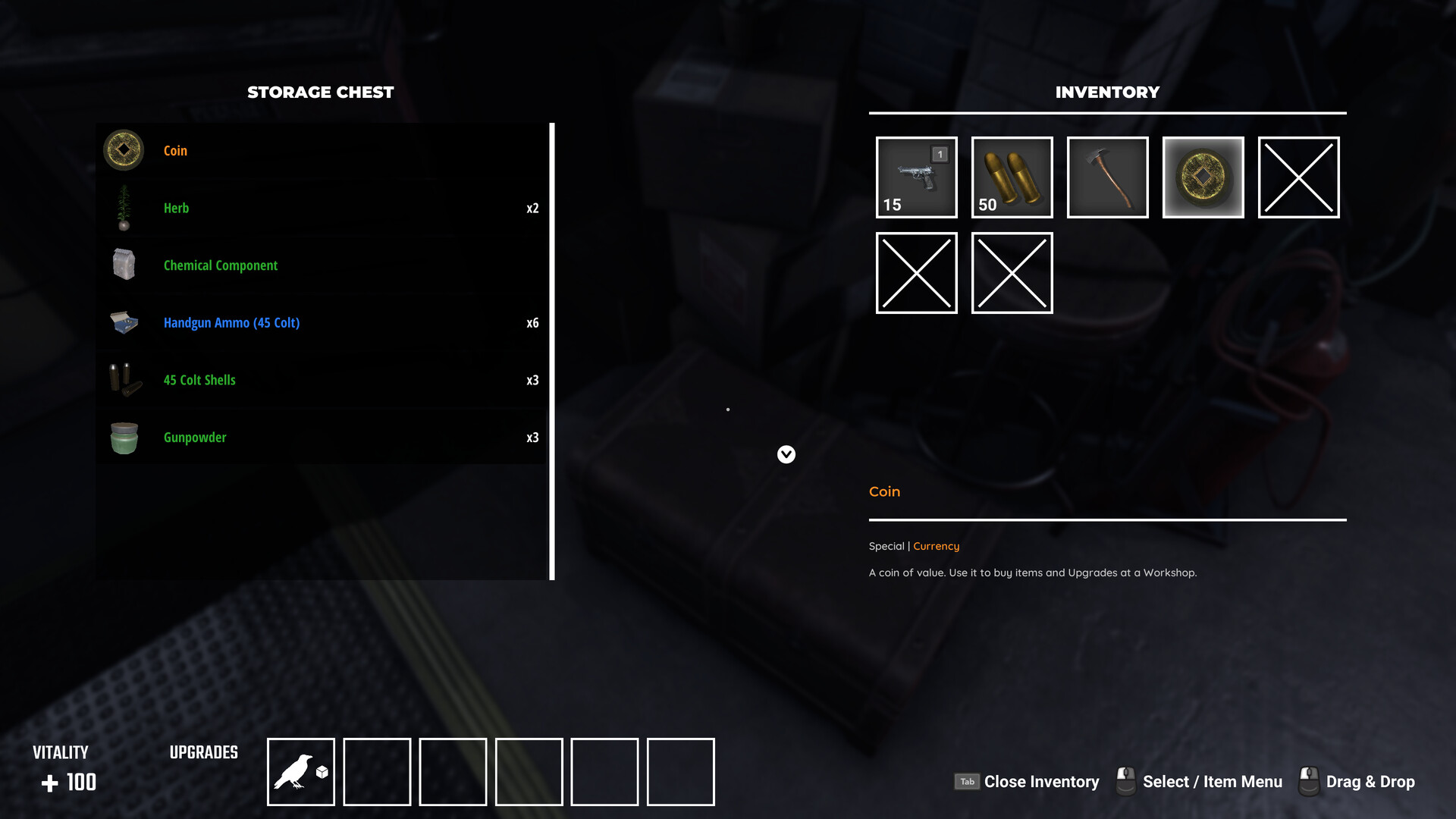Click the Storage Chest list scrollbar

click(x=552, y=349)
